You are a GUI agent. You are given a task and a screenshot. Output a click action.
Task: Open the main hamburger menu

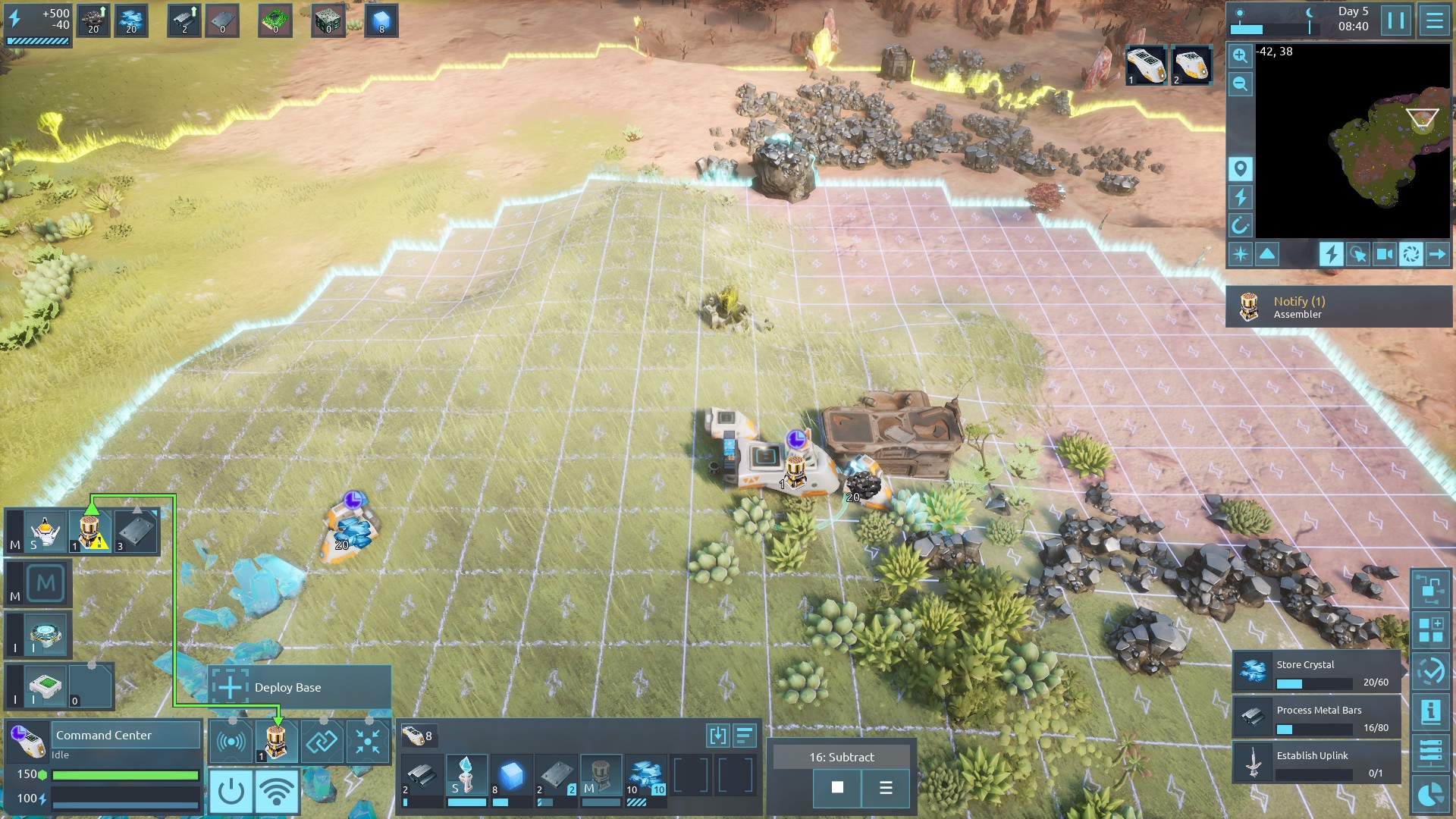click(x=1434, y=20)
